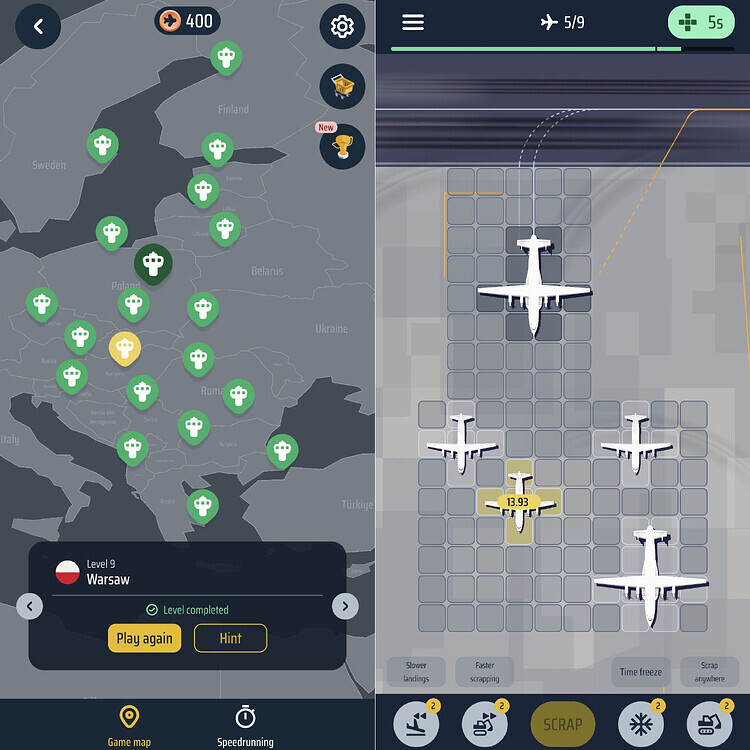Image resolution: width=750 pixels, height=750 pixels.
Task: Open the hamburger menu
Action: (413, 22)
